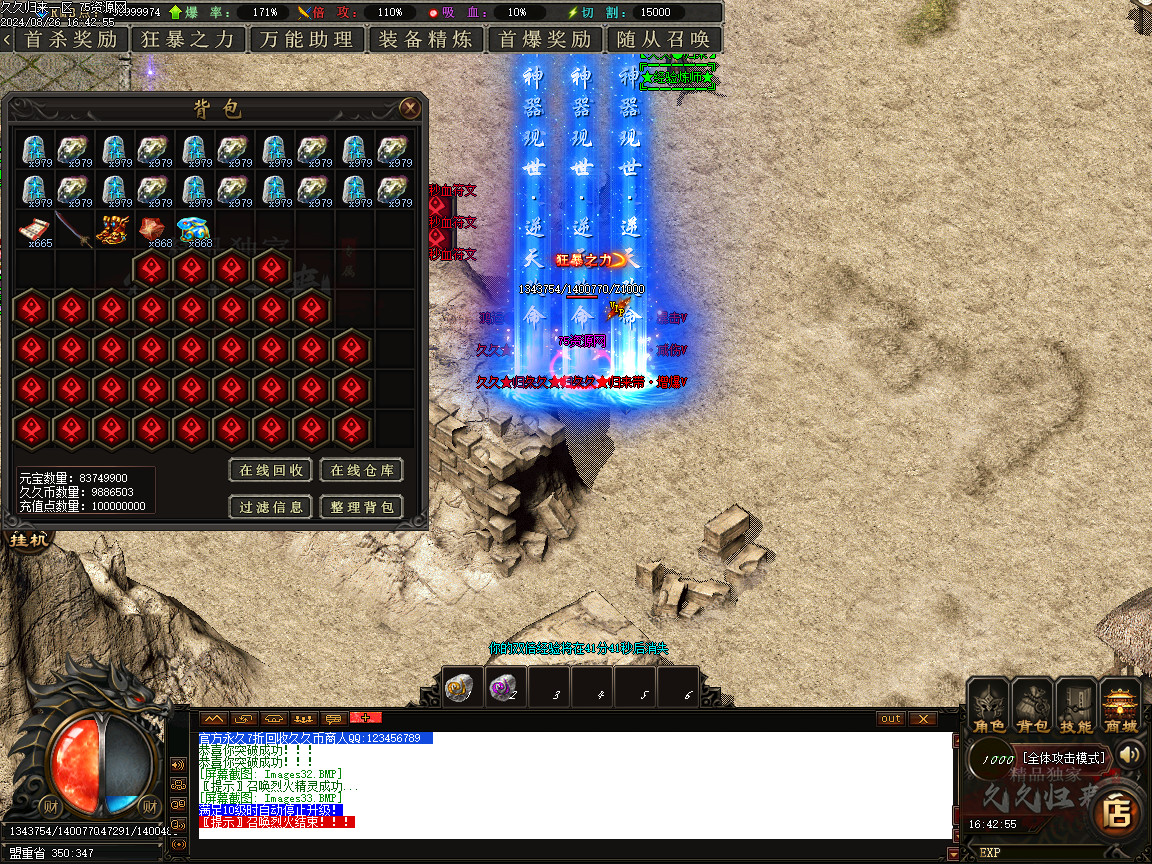
Task: Open the 首杀奖励 menu
Action: tap(70, 40)
